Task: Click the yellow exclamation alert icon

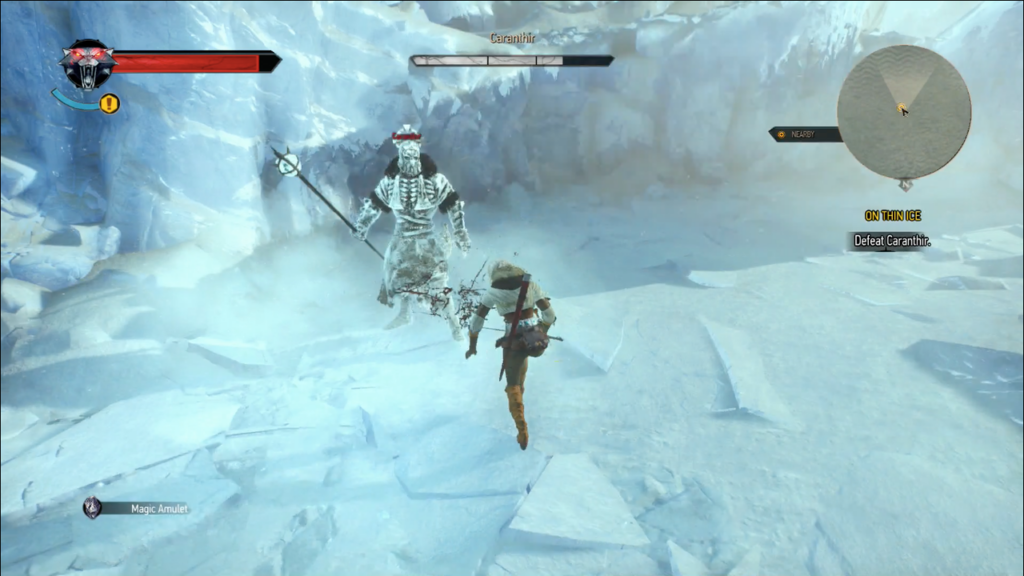Action: tap(110, 103)
